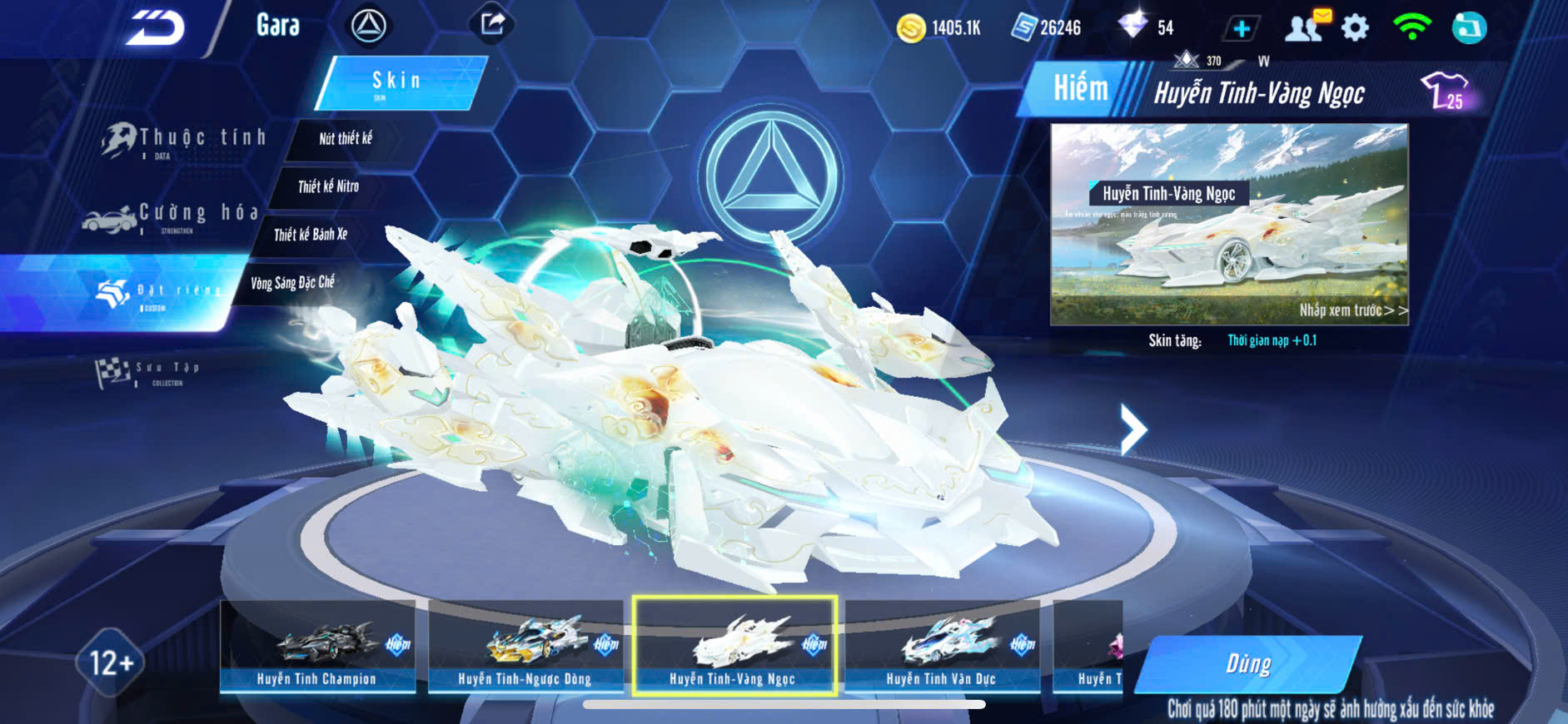Choose the Thiết kế Bánh Xe option
The image size is (1568, 724).
pos(311,235)
